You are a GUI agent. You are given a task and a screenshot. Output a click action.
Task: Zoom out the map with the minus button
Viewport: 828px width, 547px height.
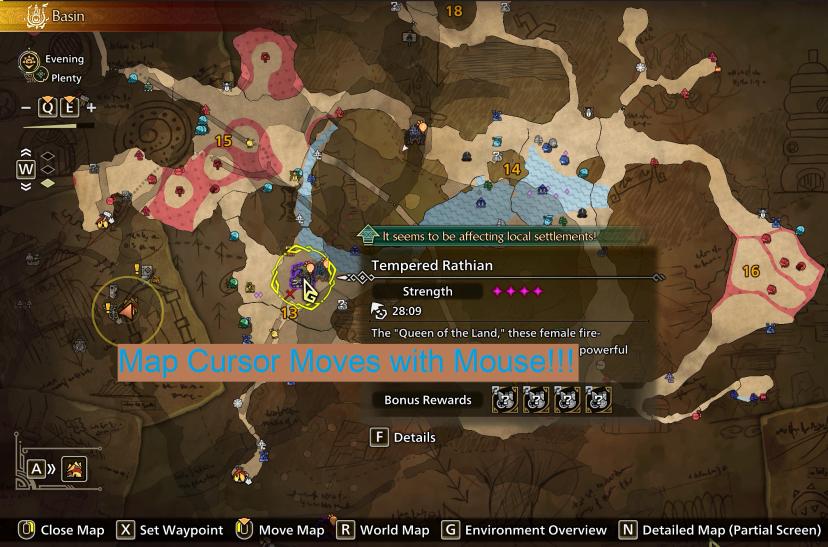pos(26,108)
